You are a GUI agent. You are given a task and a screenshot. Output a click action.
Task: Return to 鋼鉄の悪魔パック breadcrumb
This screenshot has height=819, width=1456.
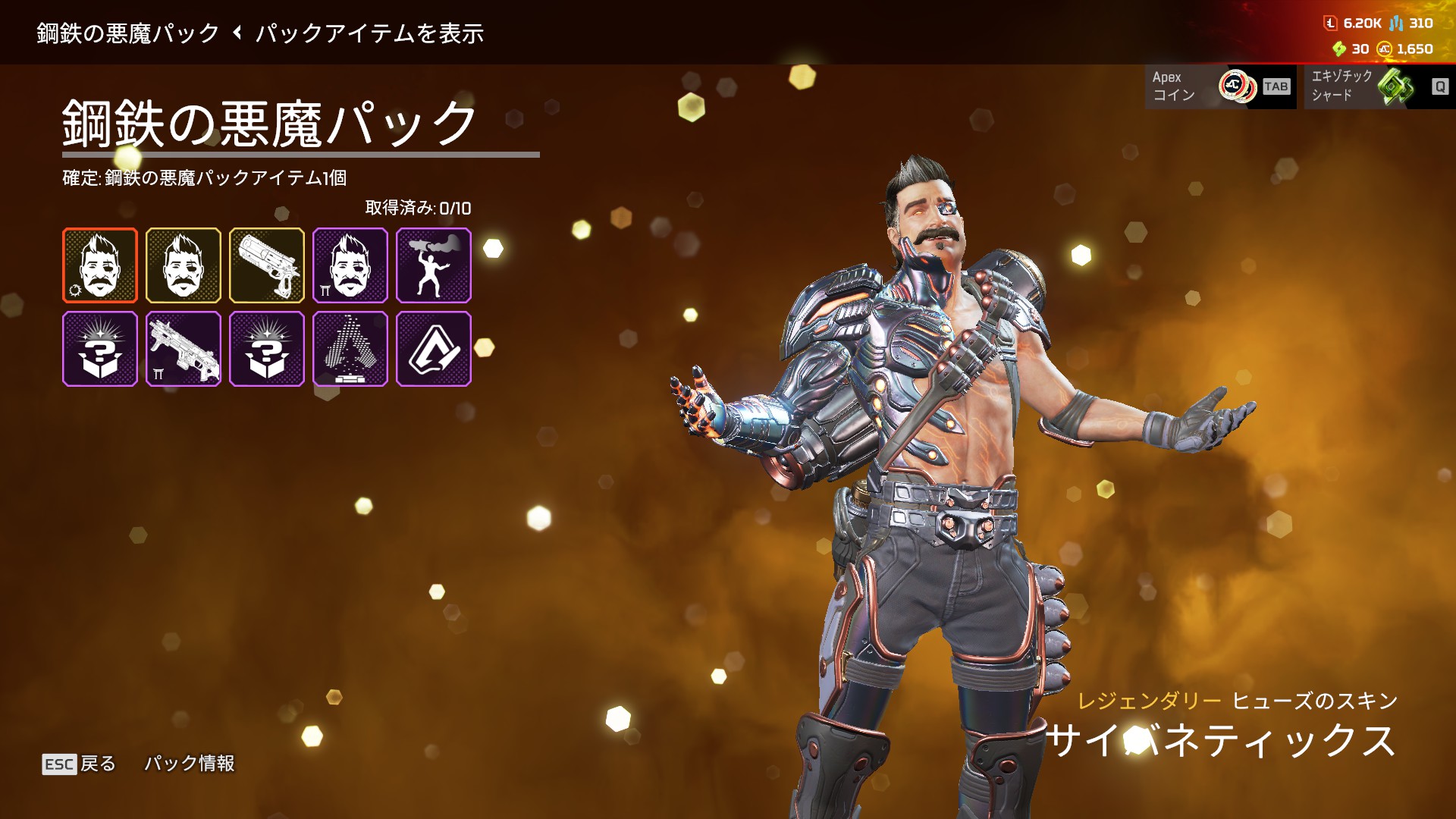coord(127,33)
